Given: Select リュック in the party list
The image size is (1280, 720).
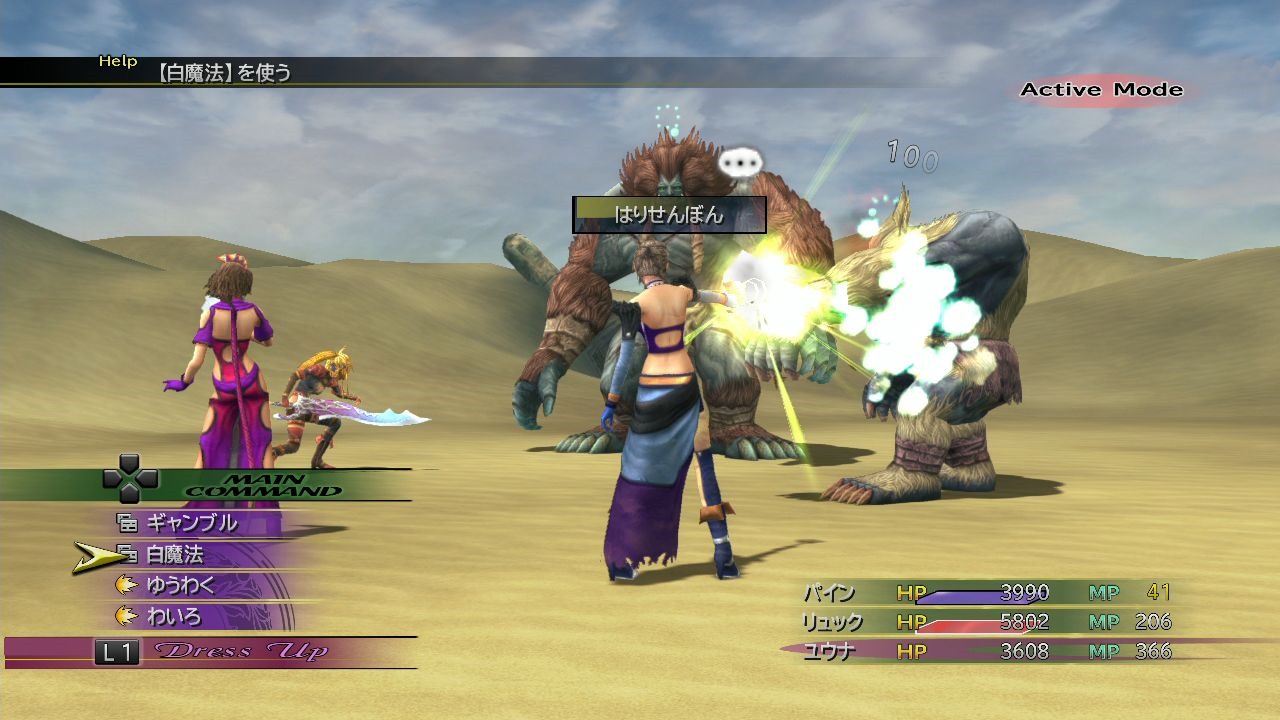Looking at the screenshot, I should tap(832, 622).
